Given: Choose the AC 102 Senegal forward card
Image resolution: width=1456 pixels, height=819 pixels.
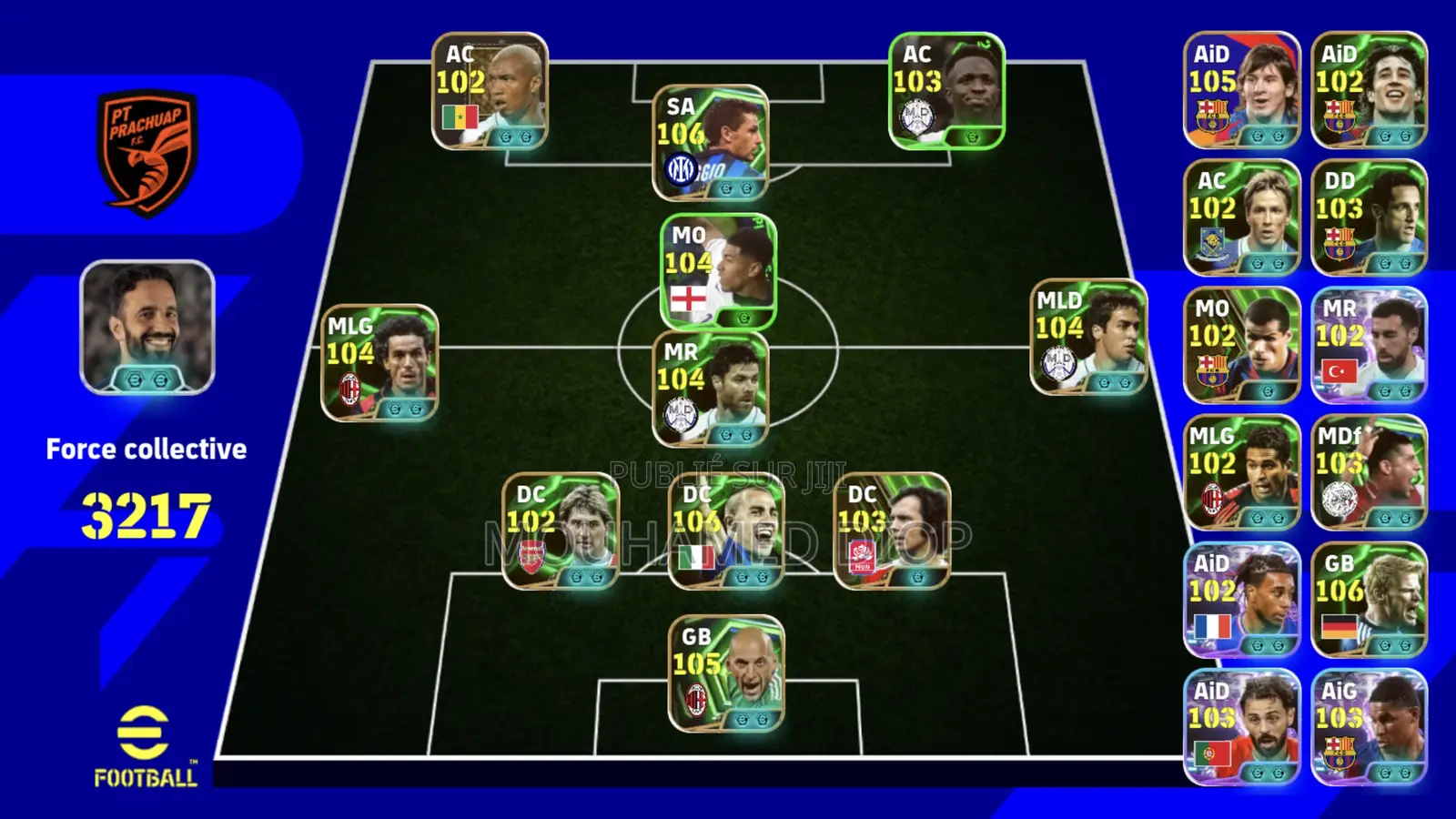Looking at the screenshot, I should pyautogui.click(x=490, y=91).
